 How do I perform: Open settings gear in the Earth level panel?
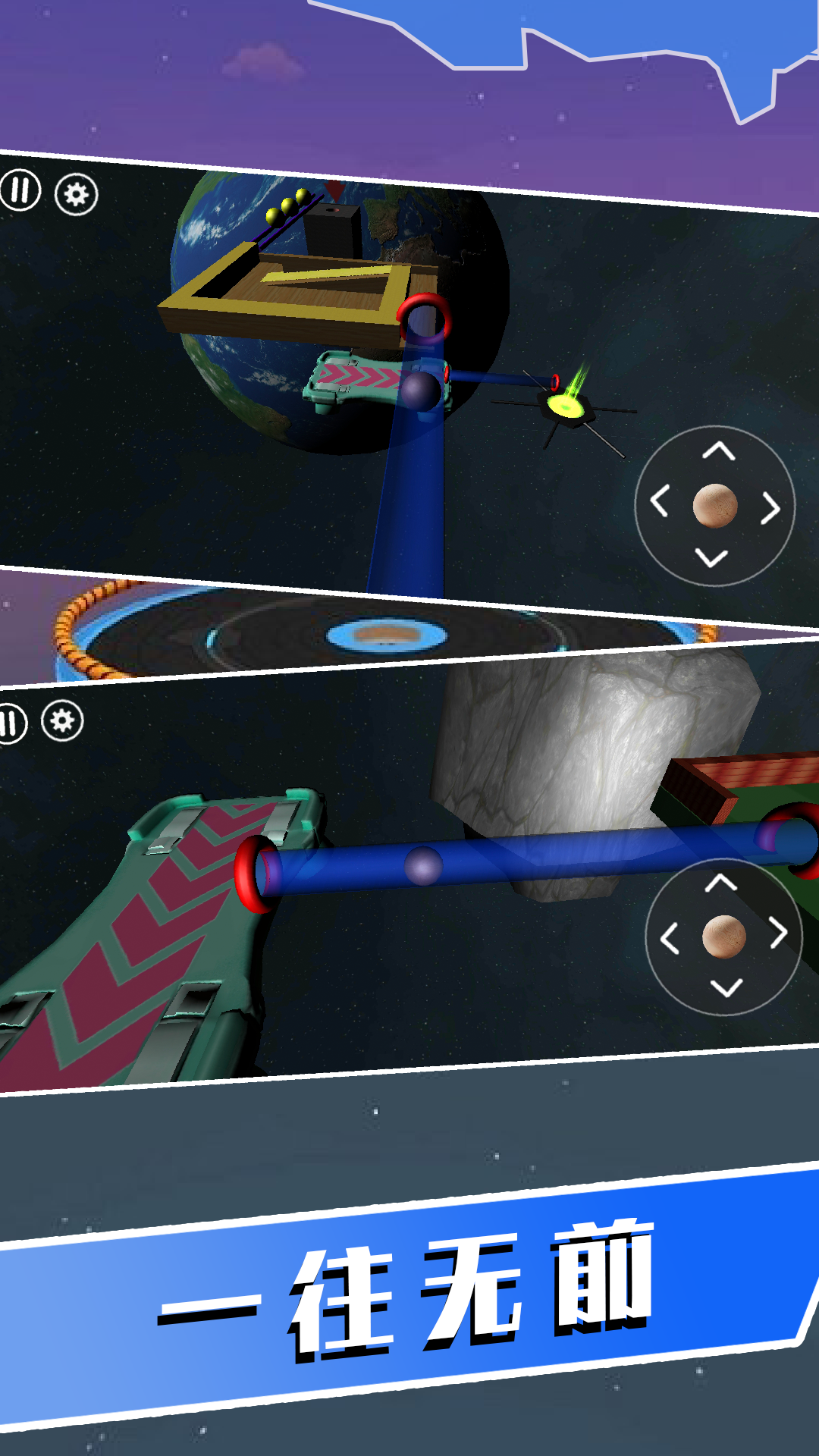(x=76, y=195)
